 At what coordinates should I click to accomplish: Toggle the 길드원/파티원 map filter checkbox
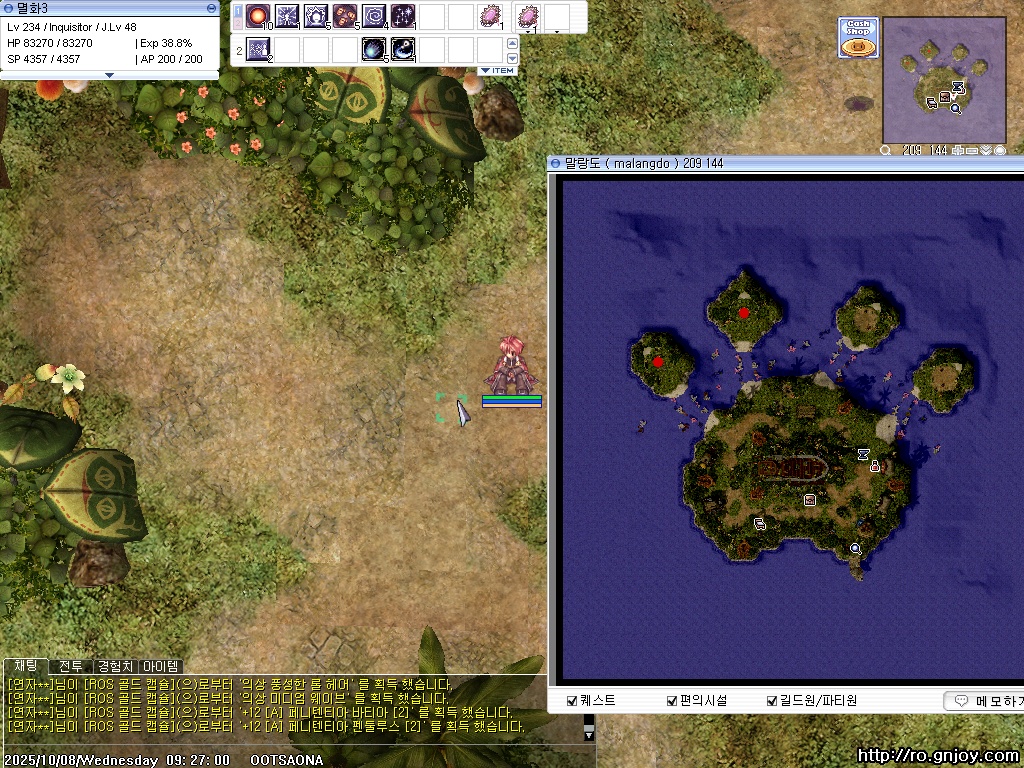click(771, 701)
